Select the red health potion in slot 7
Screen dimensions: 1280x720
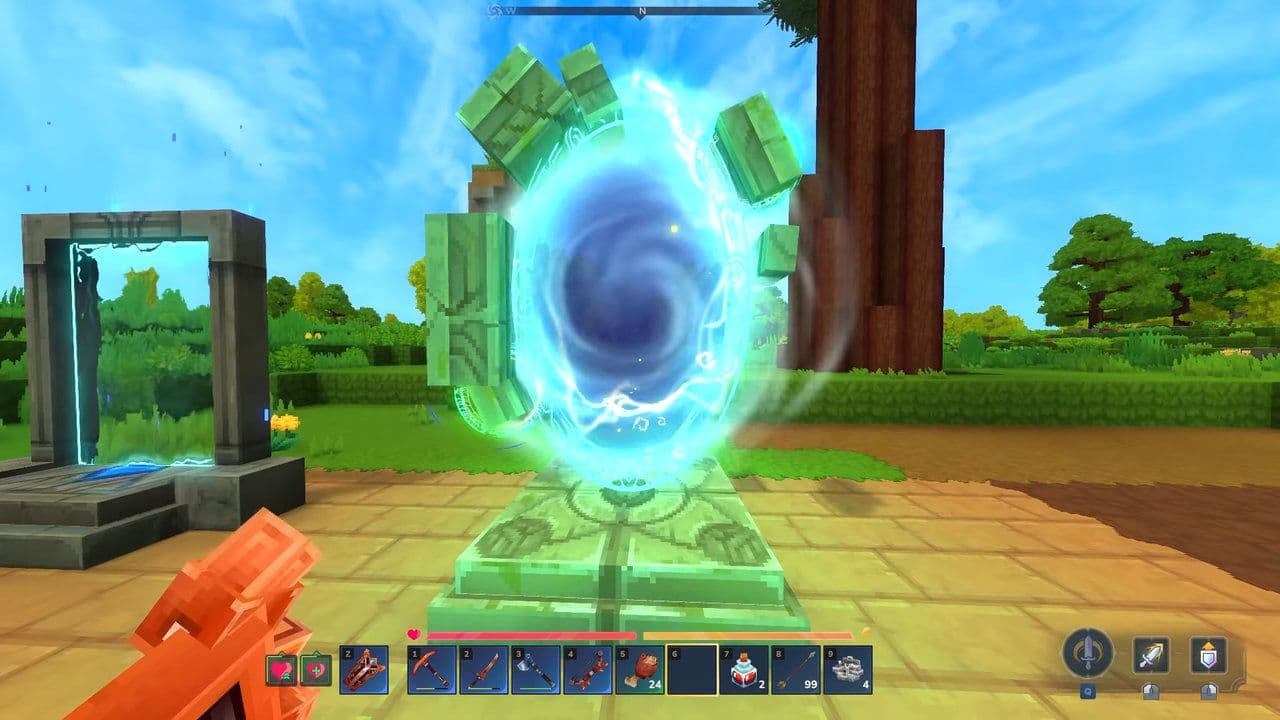(743, 671)
